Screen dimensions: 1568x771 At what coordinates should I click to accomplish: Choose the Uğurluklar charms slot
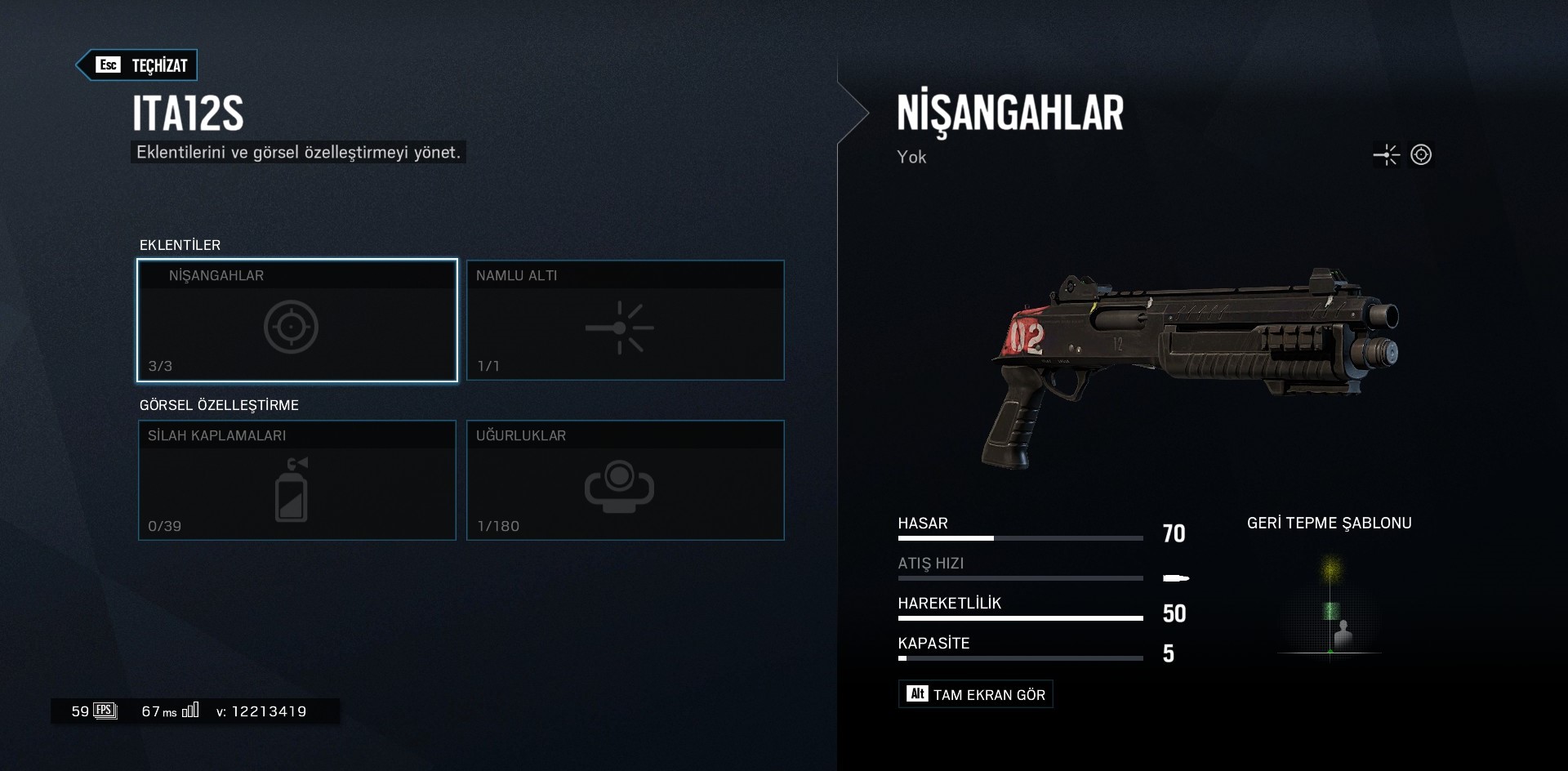(625, 480)
